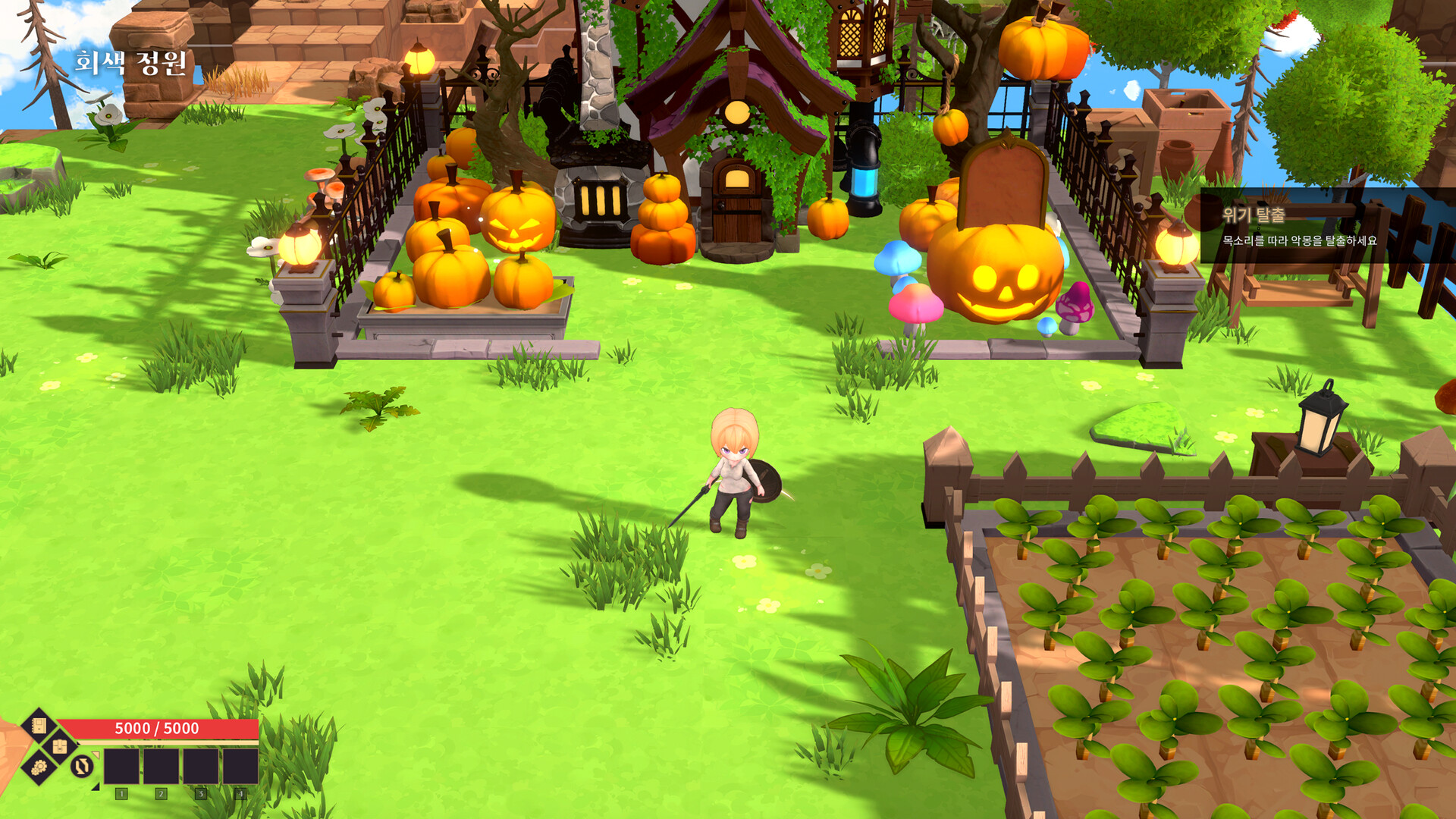Open the settings gear icon
Viewport: 1456px width, 819px height.
[39, 768]
